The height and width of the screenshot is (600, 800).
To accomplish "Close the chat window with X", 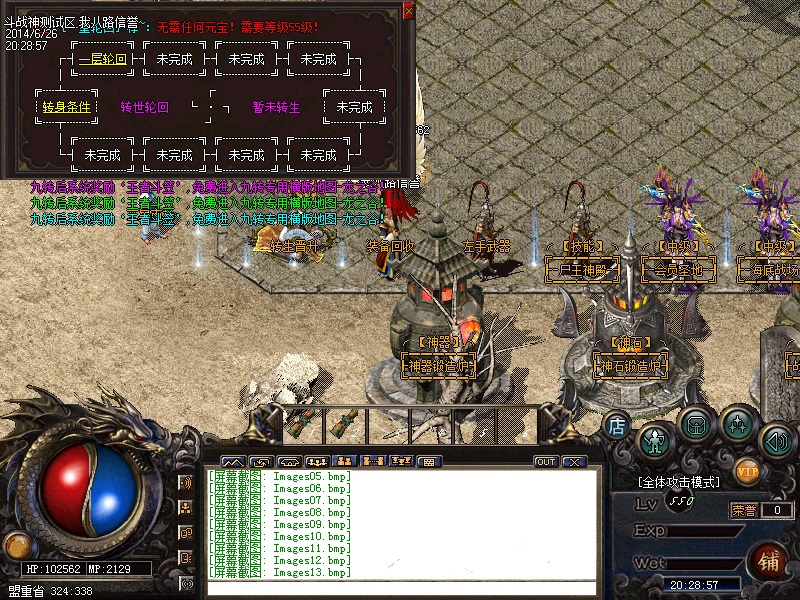I will 573,462.
